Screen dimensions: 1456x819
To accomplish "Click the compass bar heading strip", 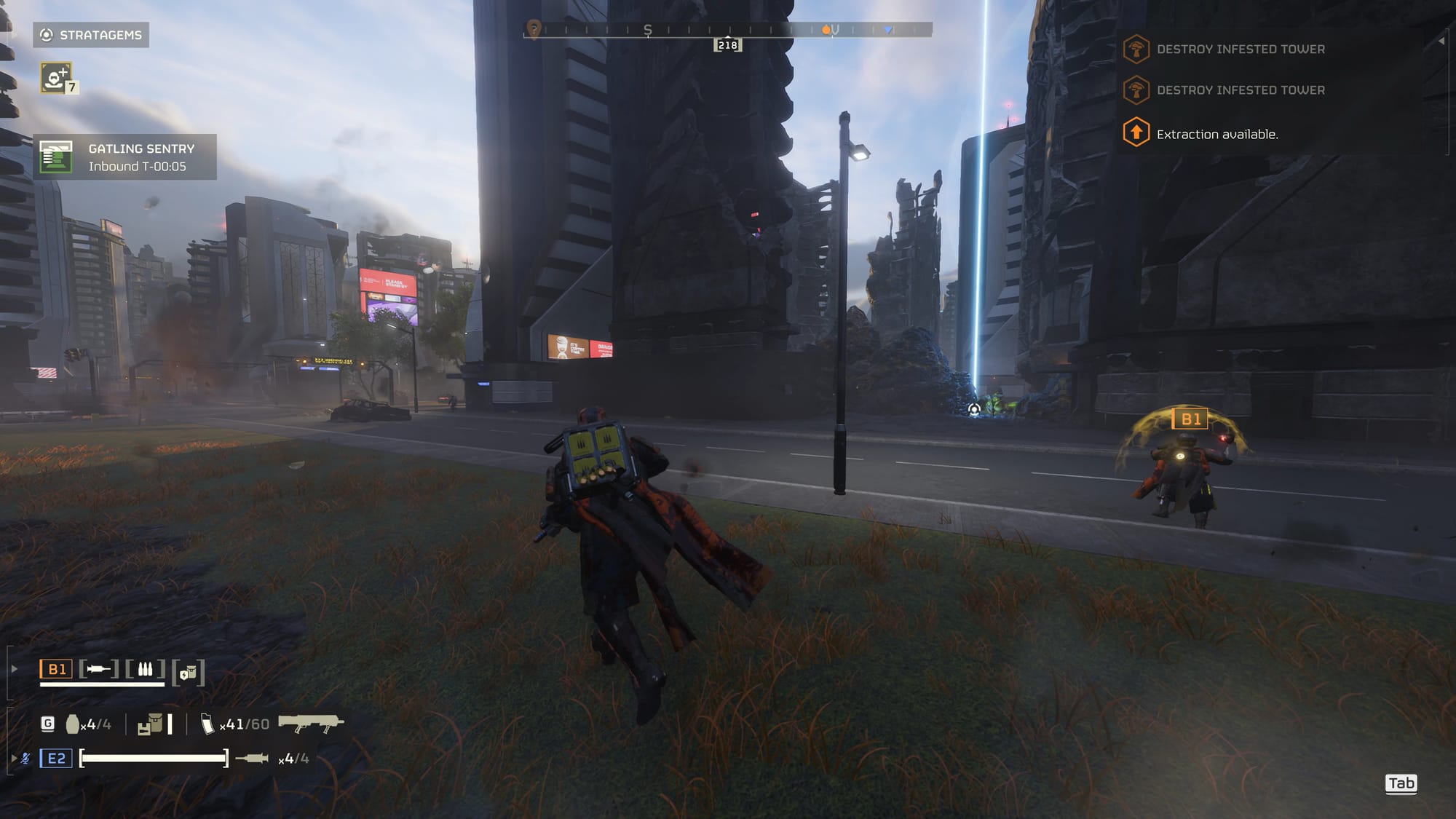I will [727, 30].
